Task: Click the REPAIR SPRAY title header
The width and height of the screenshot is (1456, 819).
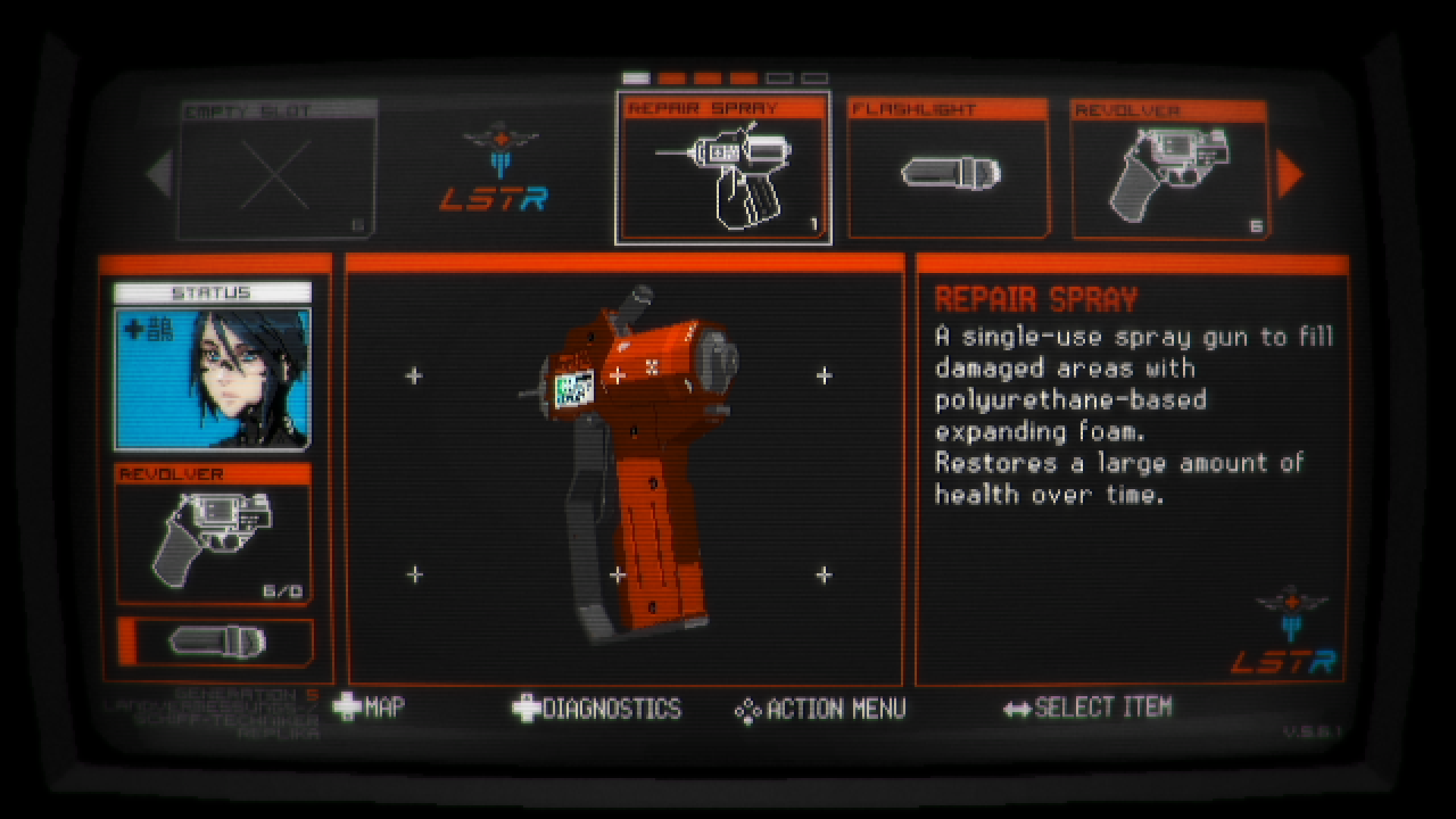Action: pyautogui.click(x=1034, y=299)
